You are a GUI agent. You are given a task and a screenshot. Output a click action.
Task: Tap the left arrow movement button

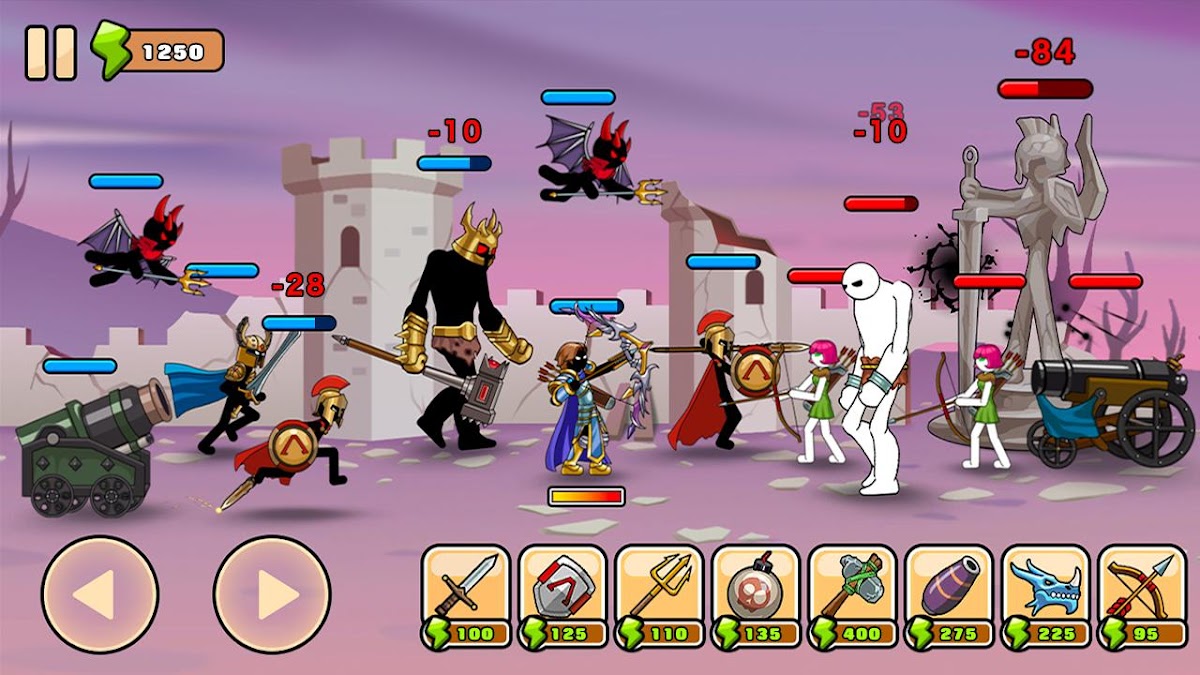pos(99,594)
